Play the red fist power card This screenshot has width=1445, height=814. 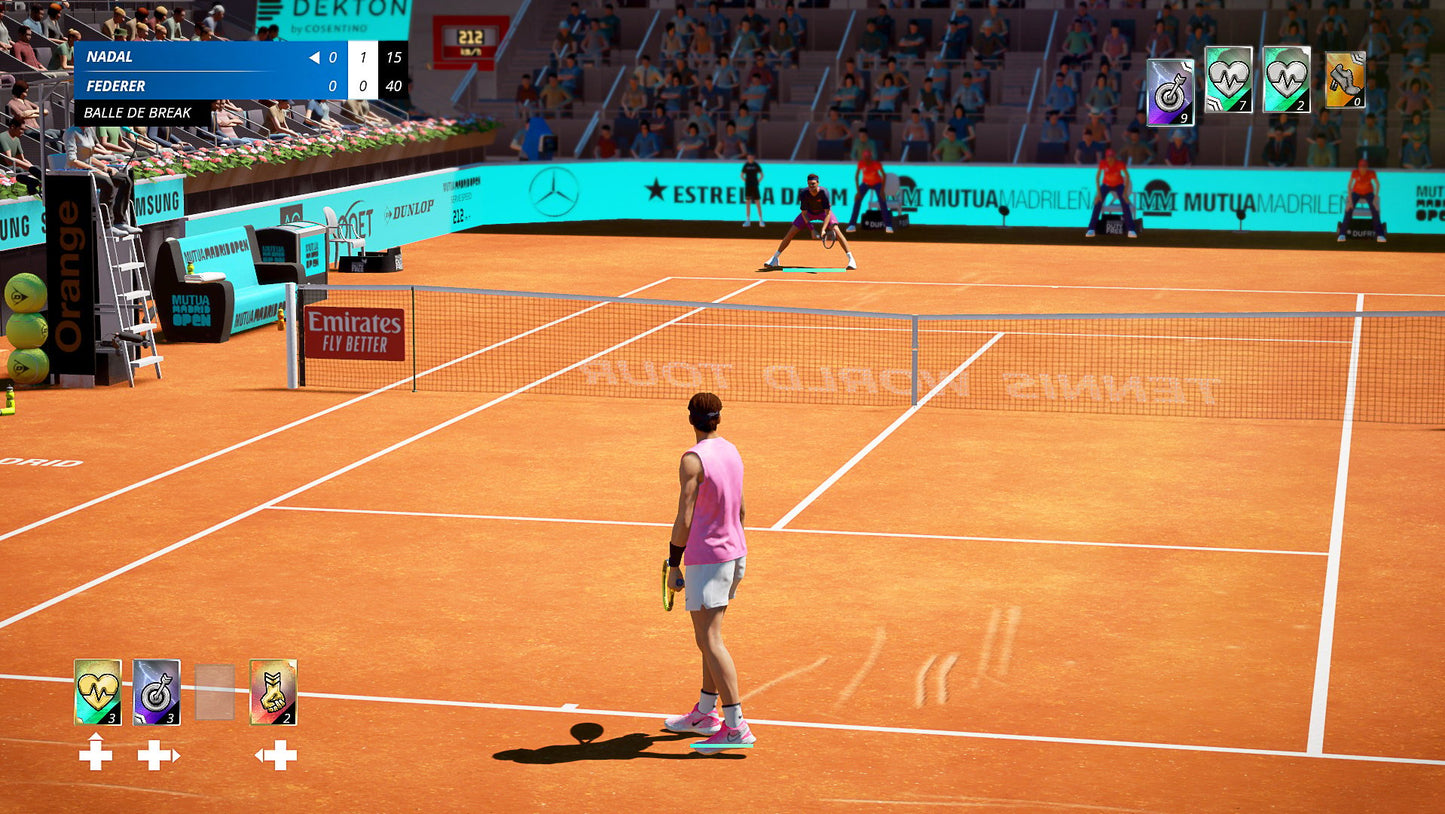point(272,690)
